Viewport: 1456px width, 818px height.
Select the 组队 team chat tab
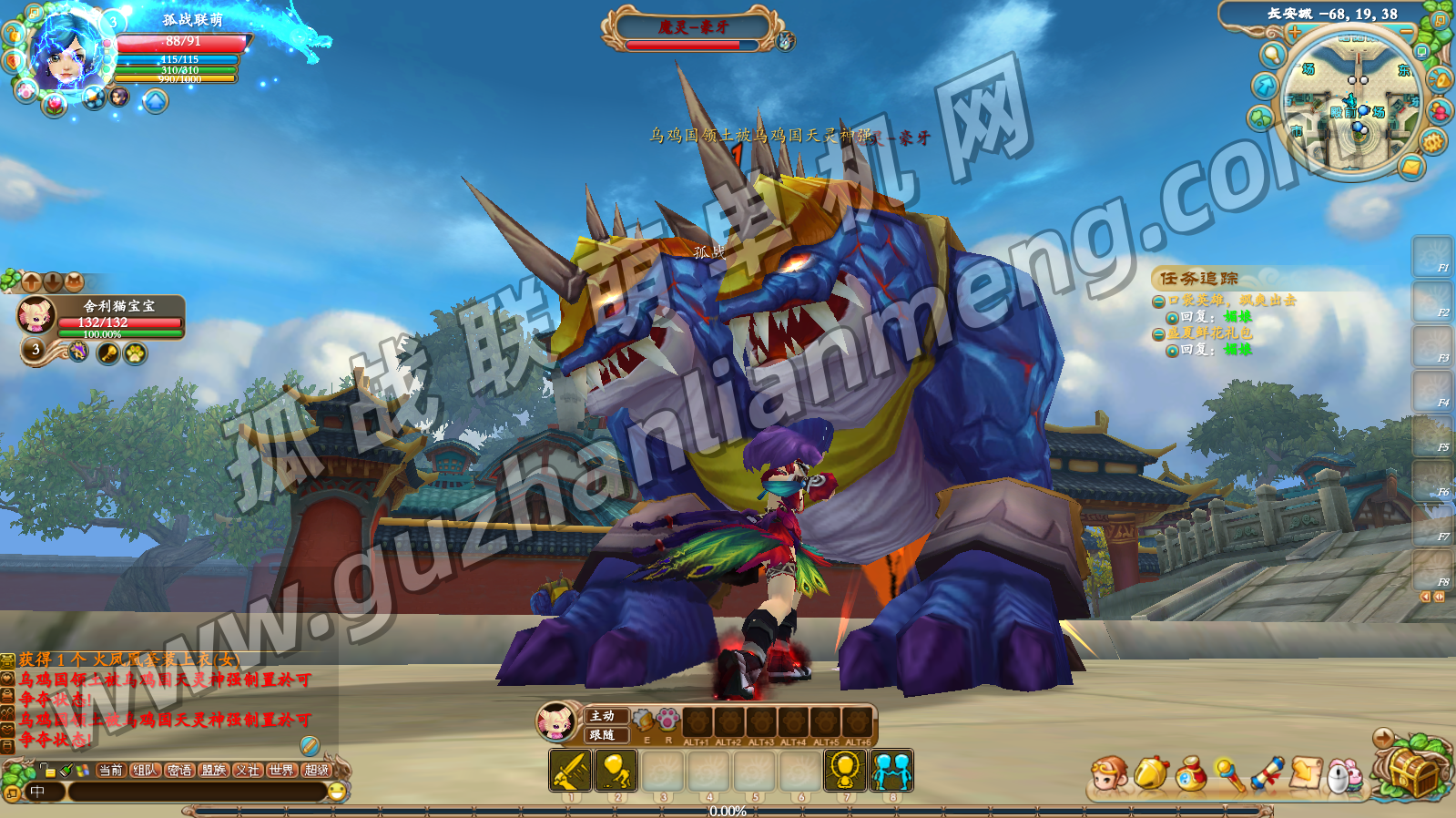click(x=145, y=771)
